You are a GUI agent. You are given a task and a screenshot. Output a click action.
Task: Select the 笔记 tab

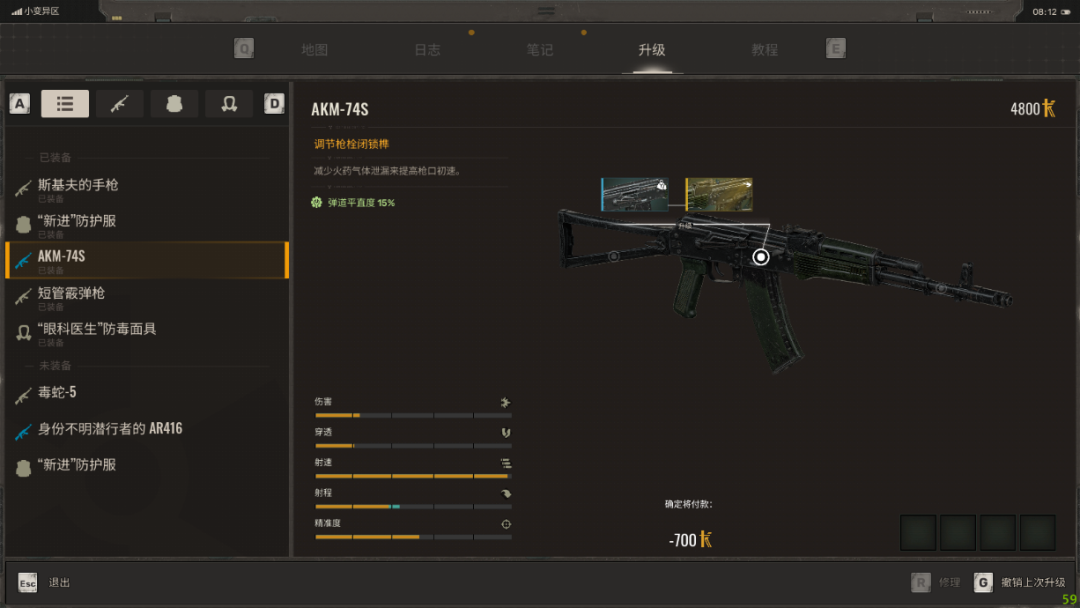[x=540, y=50]
